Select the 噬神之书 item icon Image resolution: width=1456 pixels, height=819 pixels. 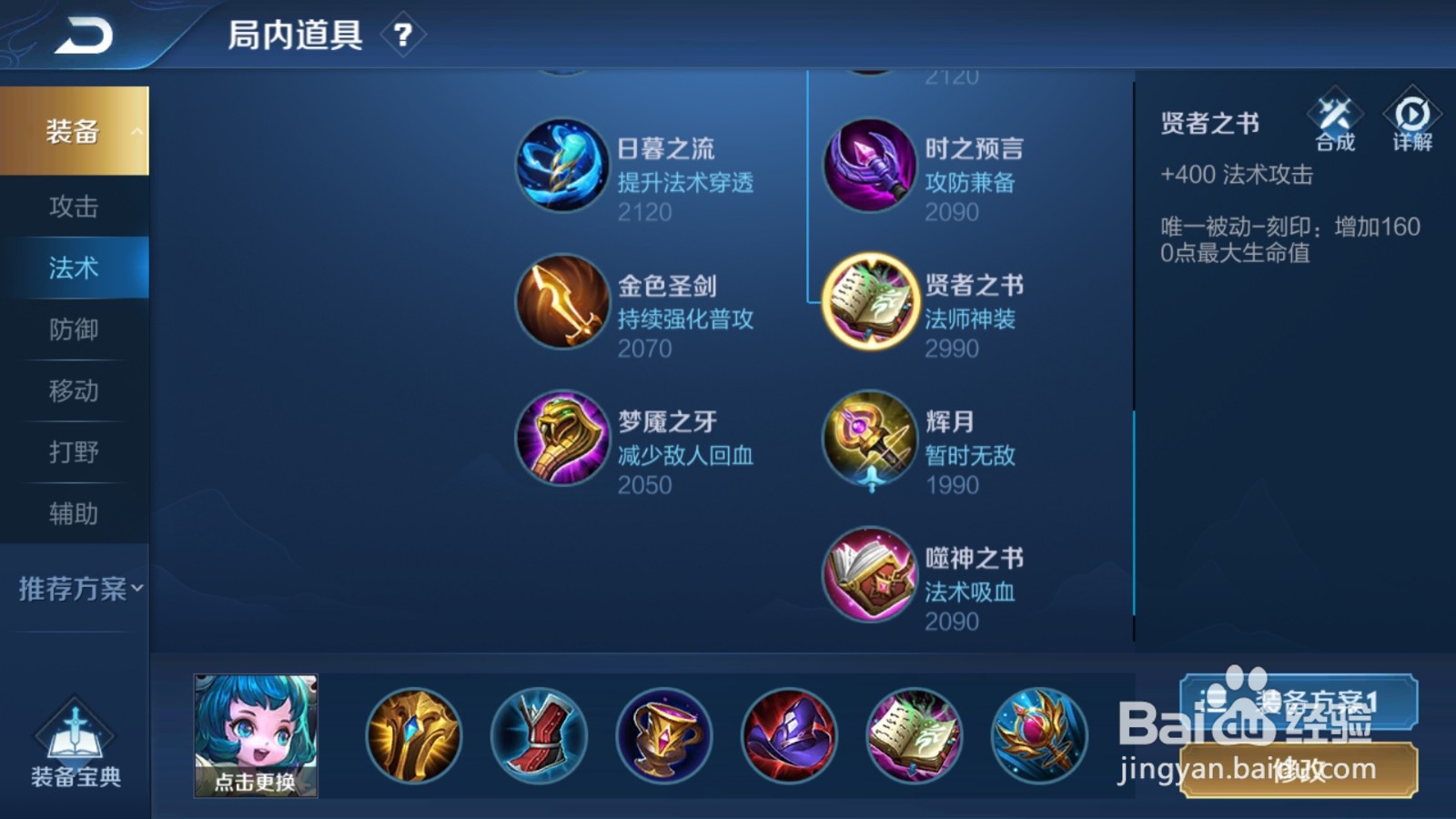pos(869,576)
